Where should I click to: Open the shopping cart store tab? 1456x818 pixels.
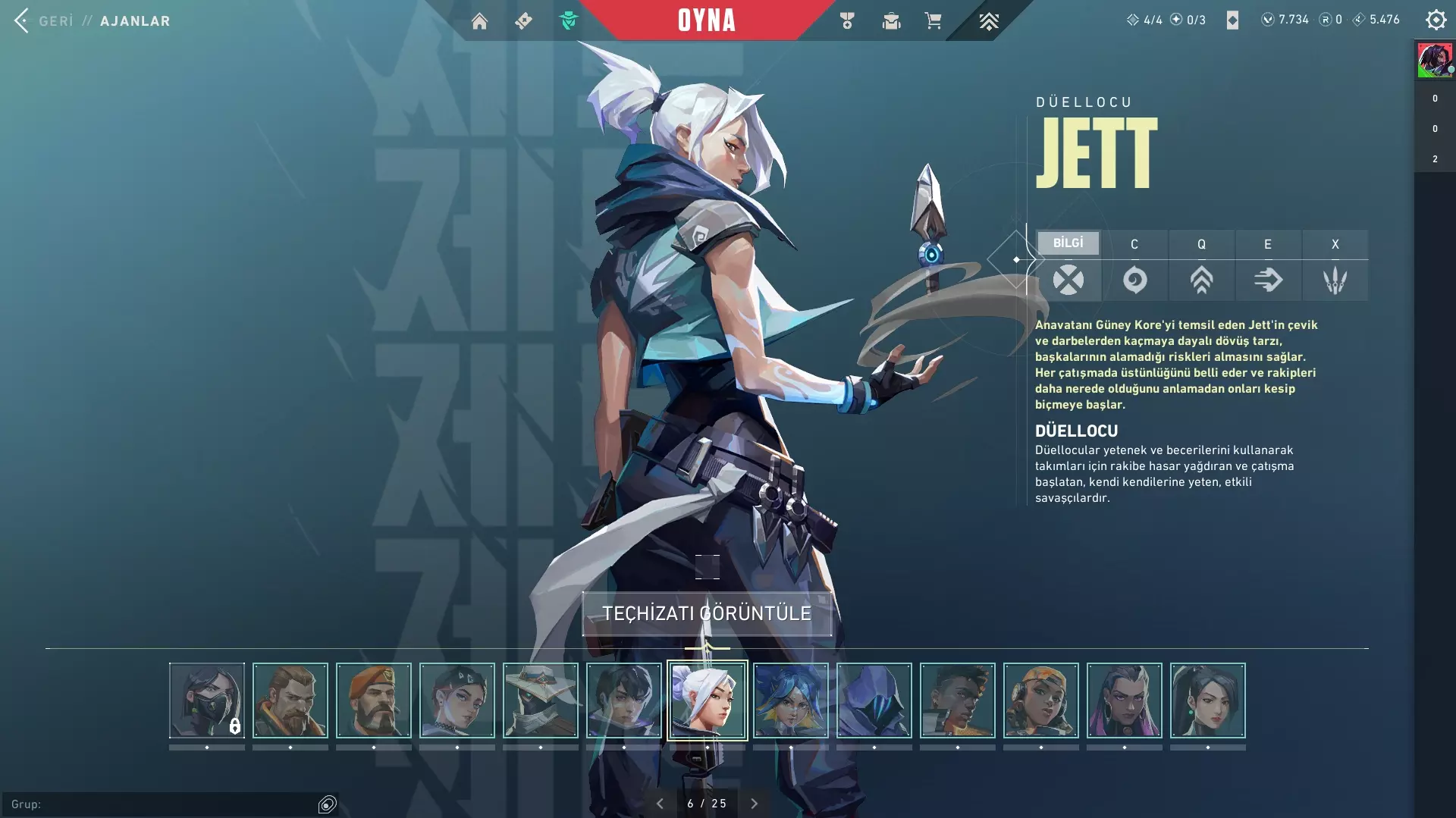(933, 20)
